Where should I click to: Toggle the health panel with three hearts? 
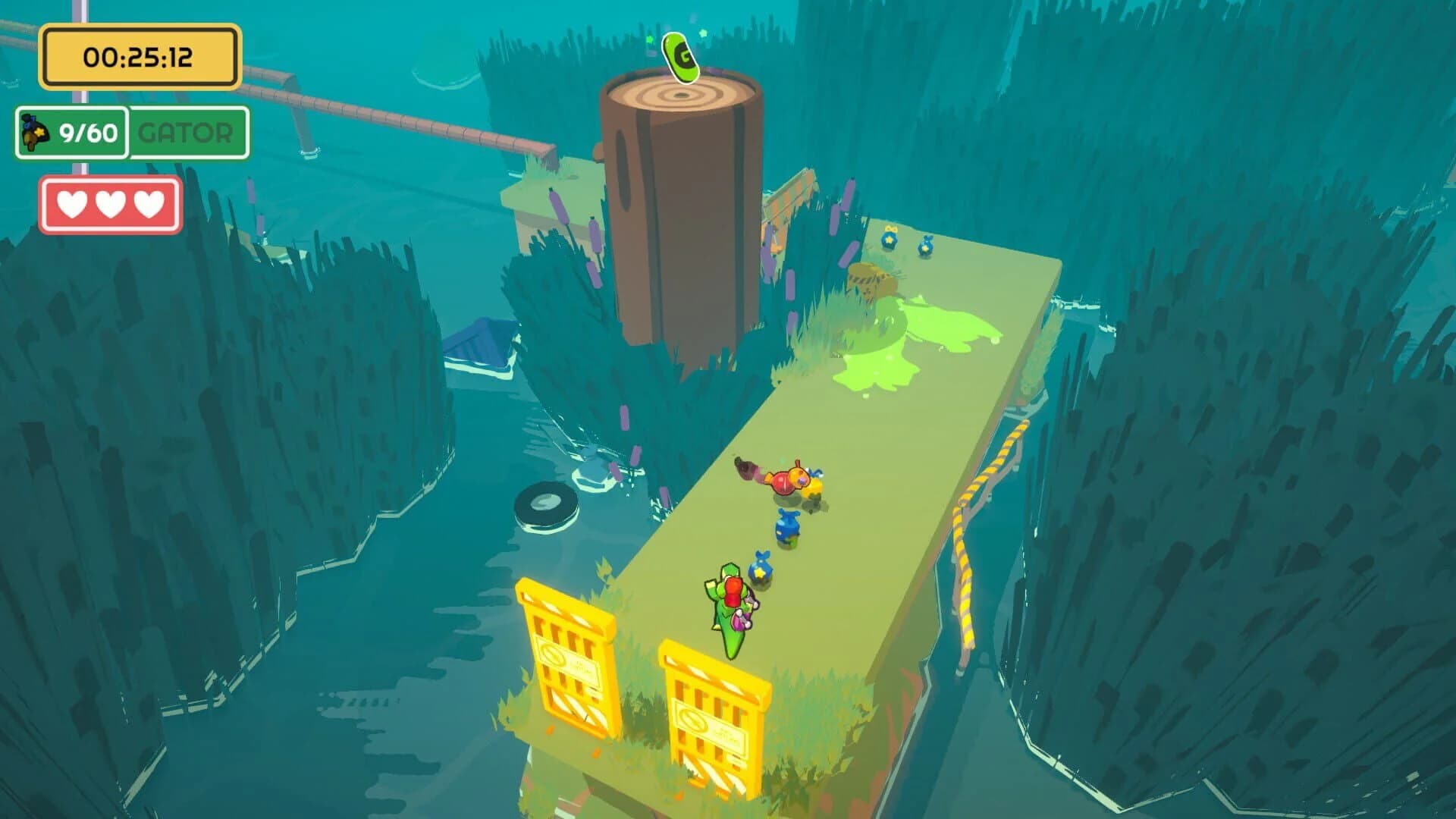tap(111, 203)
